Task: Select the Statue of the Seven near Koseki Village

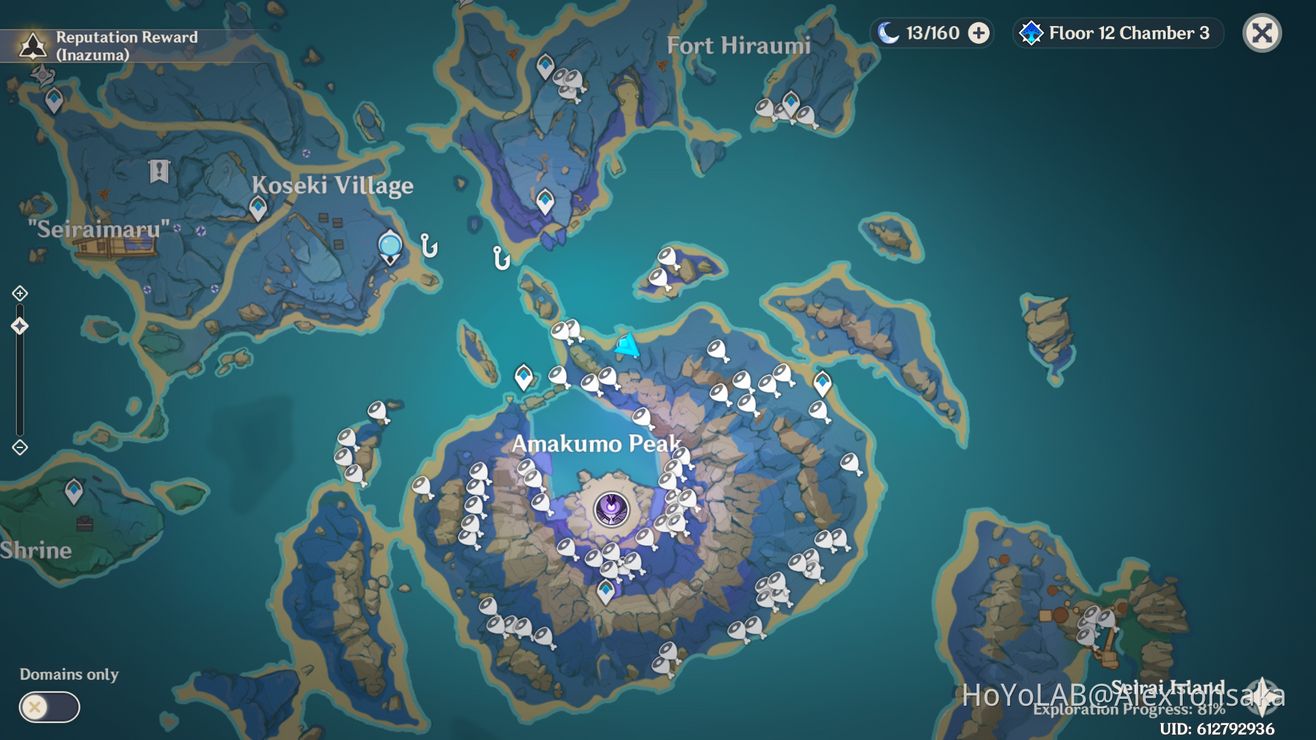Action: coord(390,245)
